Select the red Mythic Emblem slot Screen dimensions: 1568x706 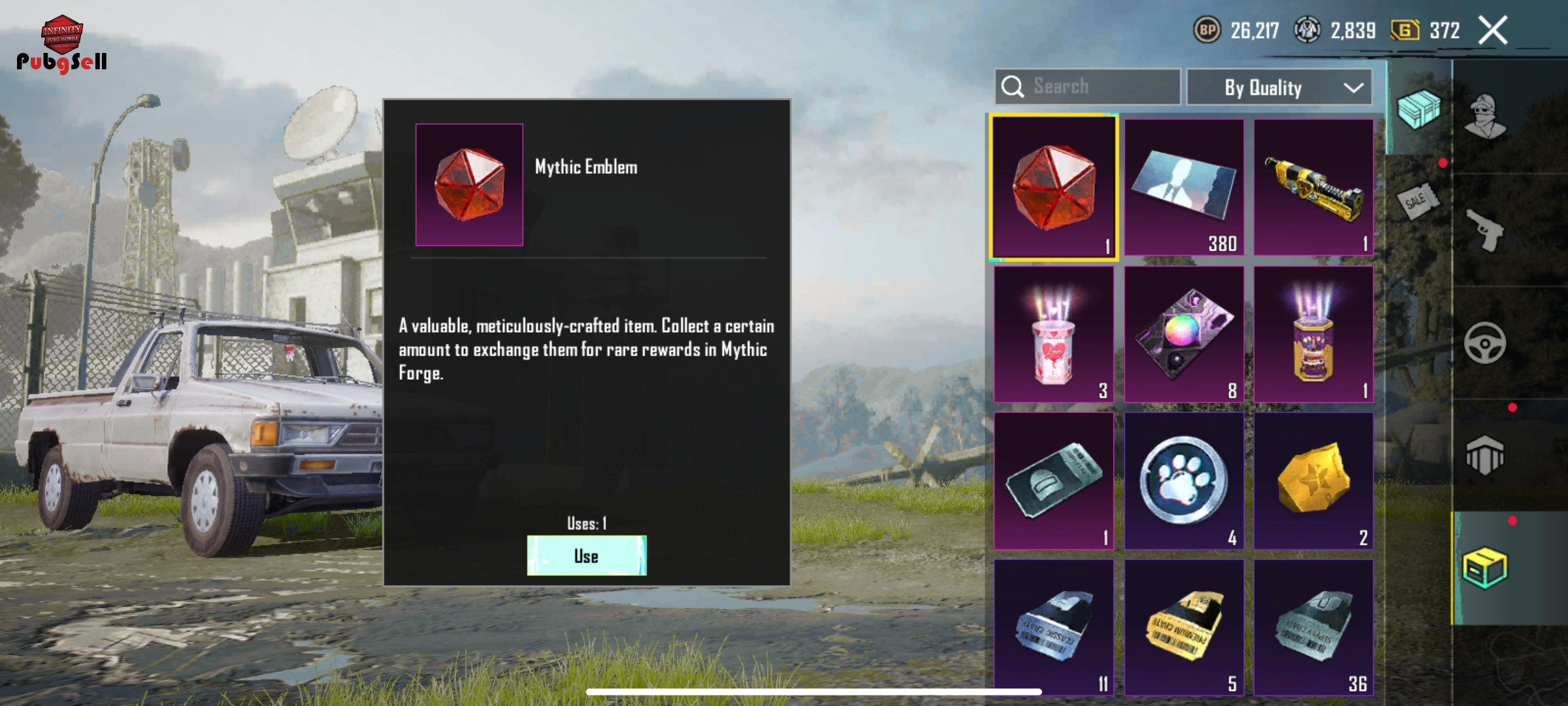1054,188
